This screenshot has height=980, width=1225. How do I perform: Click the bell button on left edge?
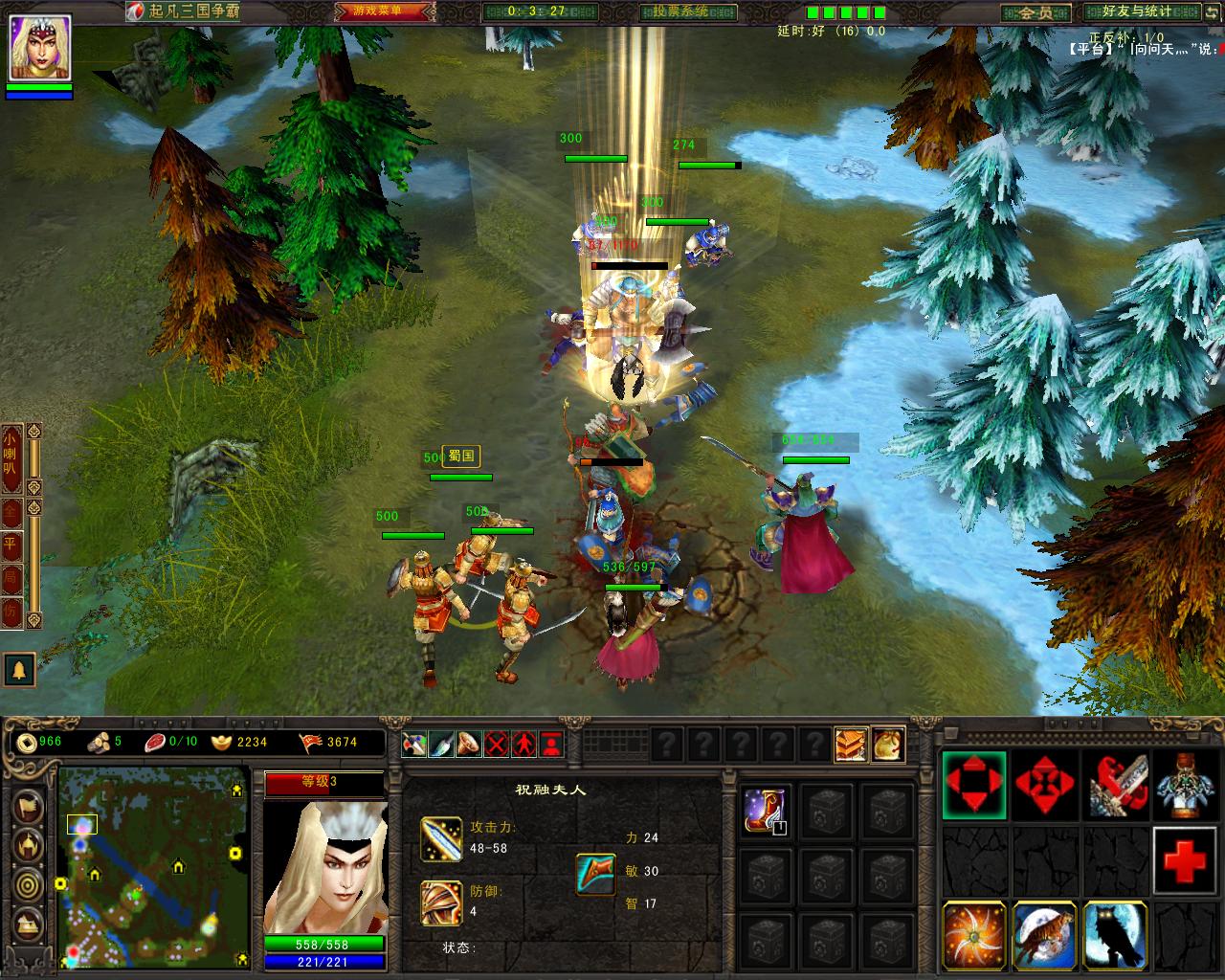point(19,670)
